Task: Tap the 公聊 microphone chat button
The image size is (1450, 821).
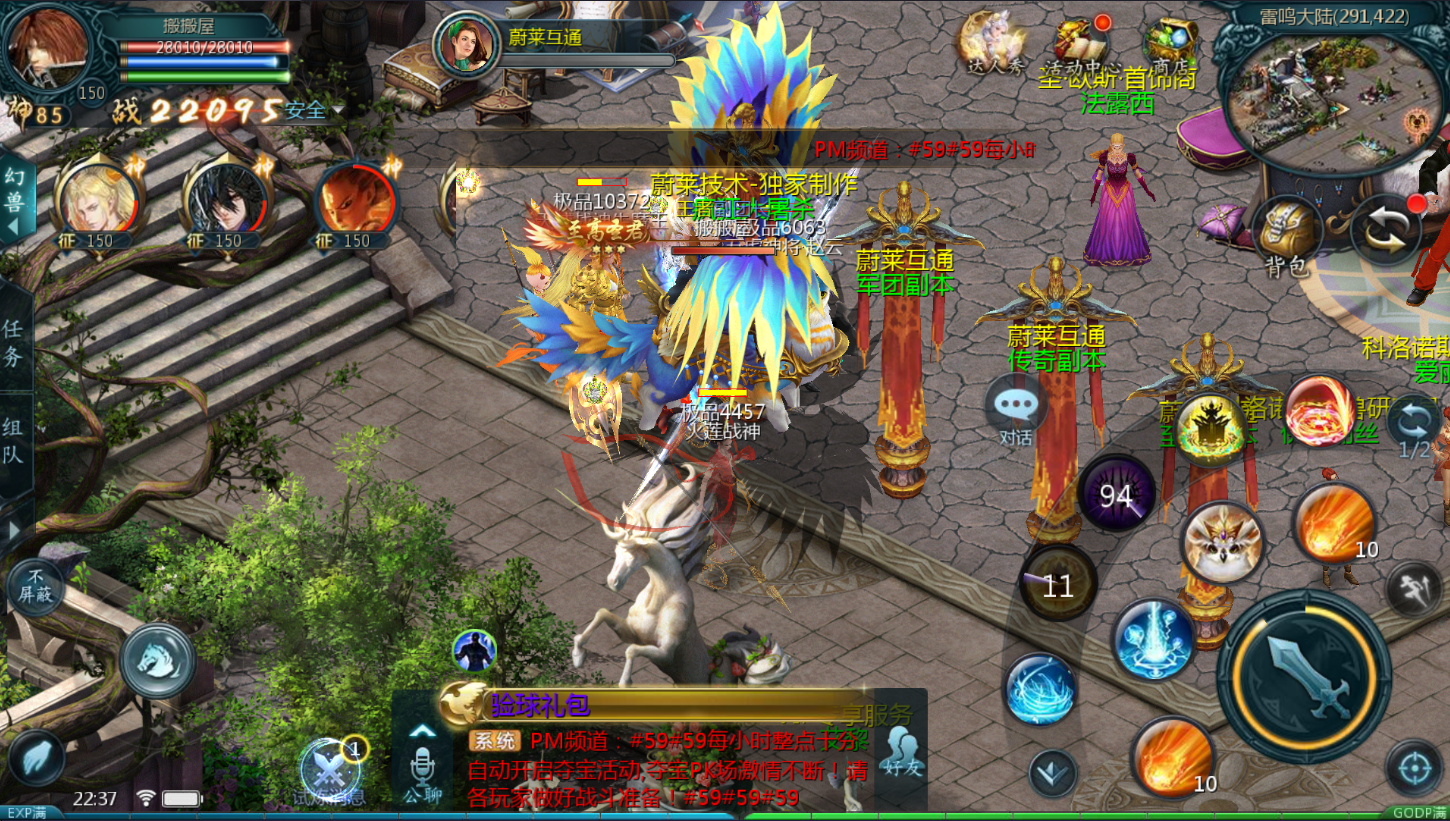Action: click(x=423, y=770)
